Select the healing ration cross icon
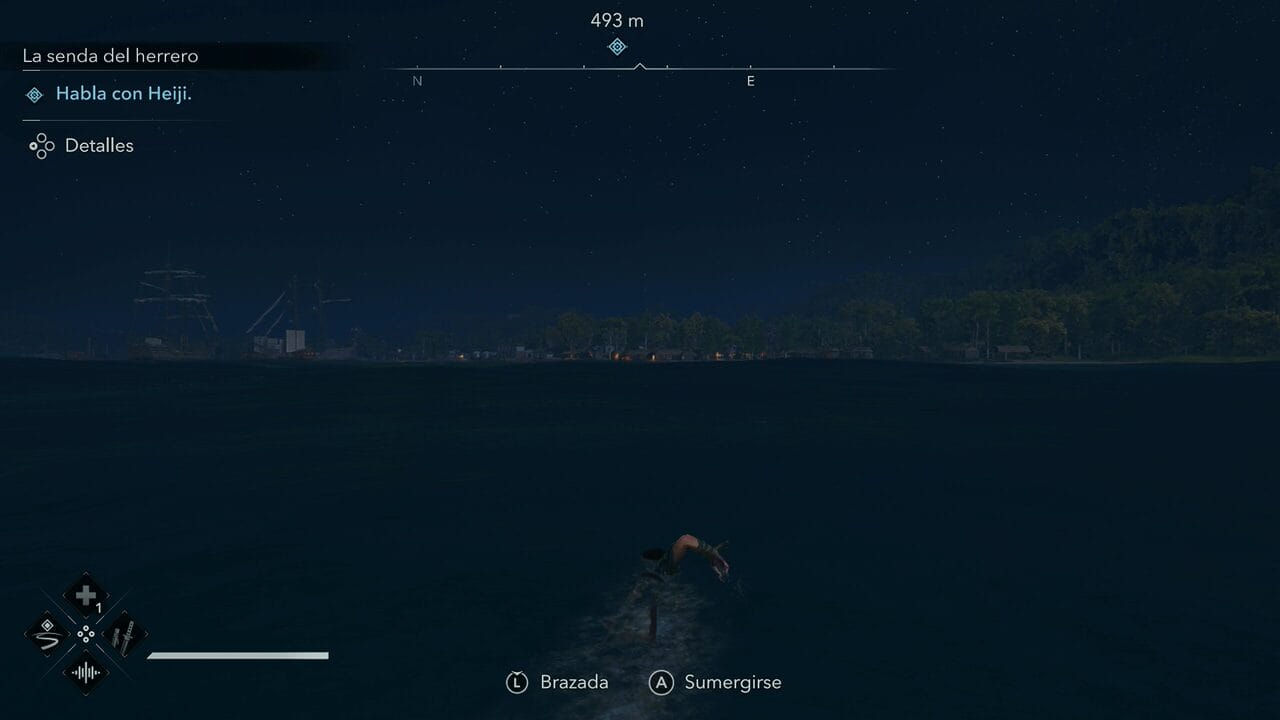This screenshot has height=720, width=1280. click(x=86, y=595)
